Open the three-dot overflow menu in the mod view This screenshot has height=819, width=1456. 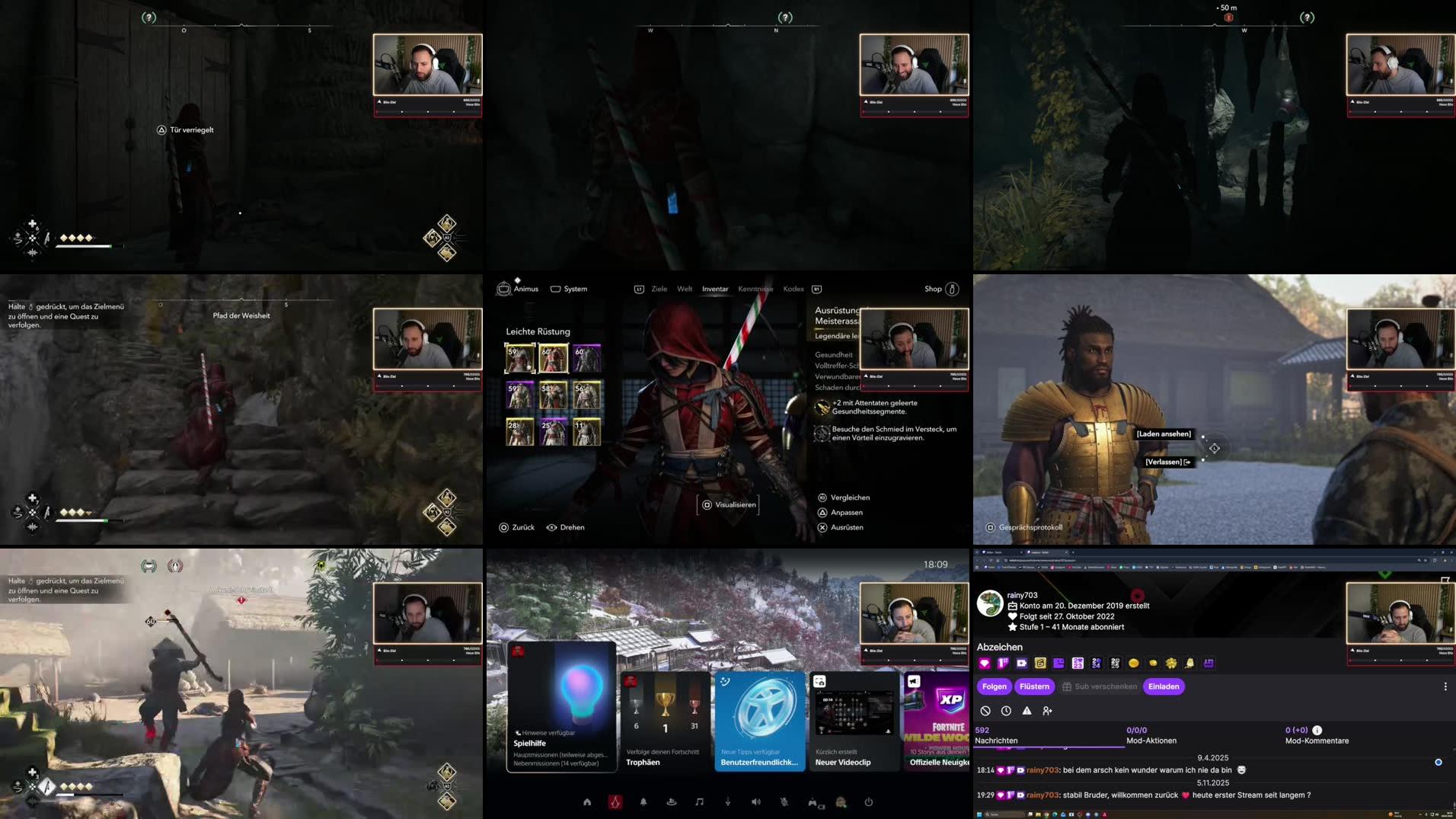tap(1445, 686)
